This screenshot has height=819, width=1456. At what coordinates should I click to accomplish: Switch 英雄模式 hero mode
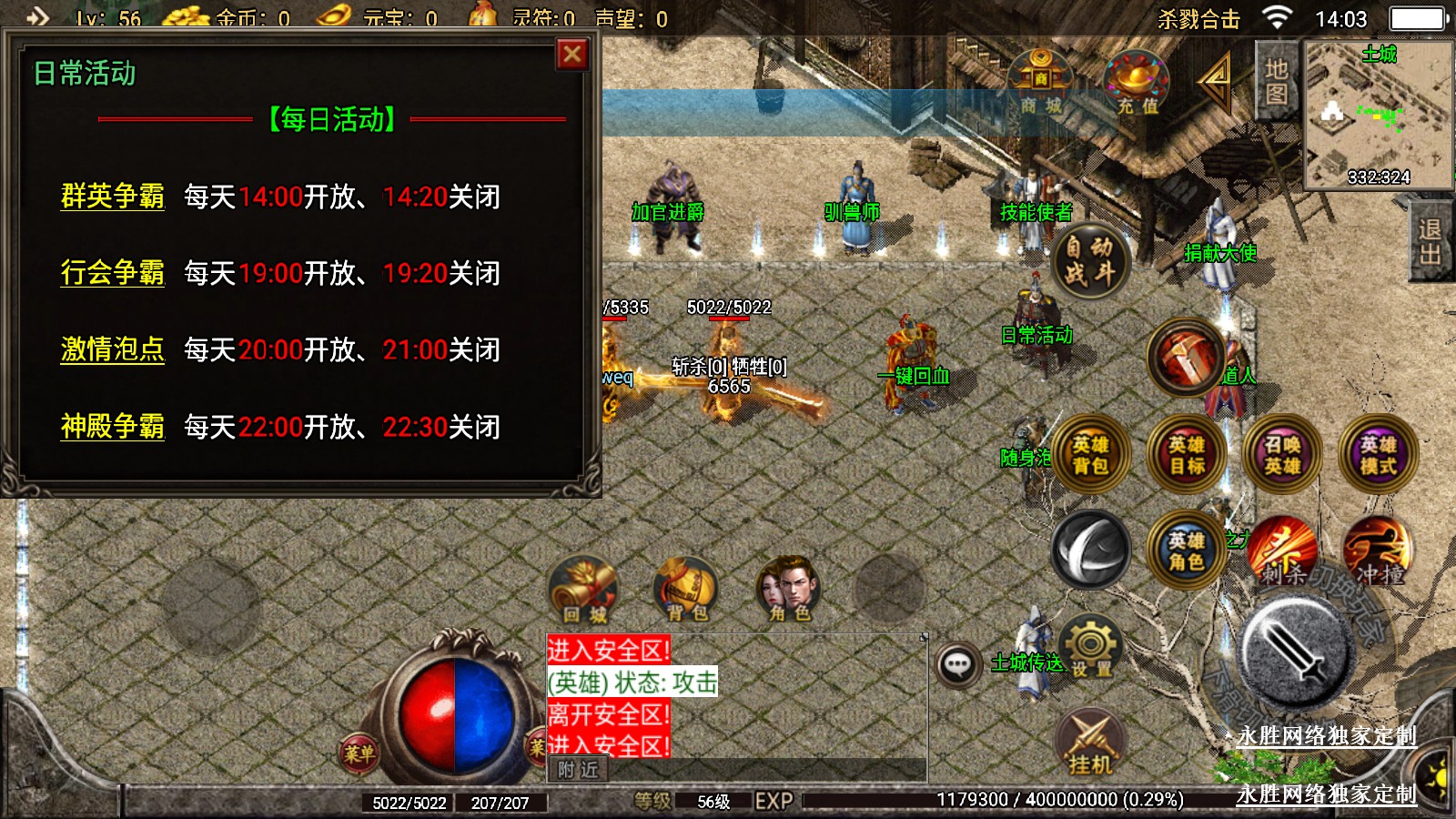pyautogui.click(x=1379, y=455)
